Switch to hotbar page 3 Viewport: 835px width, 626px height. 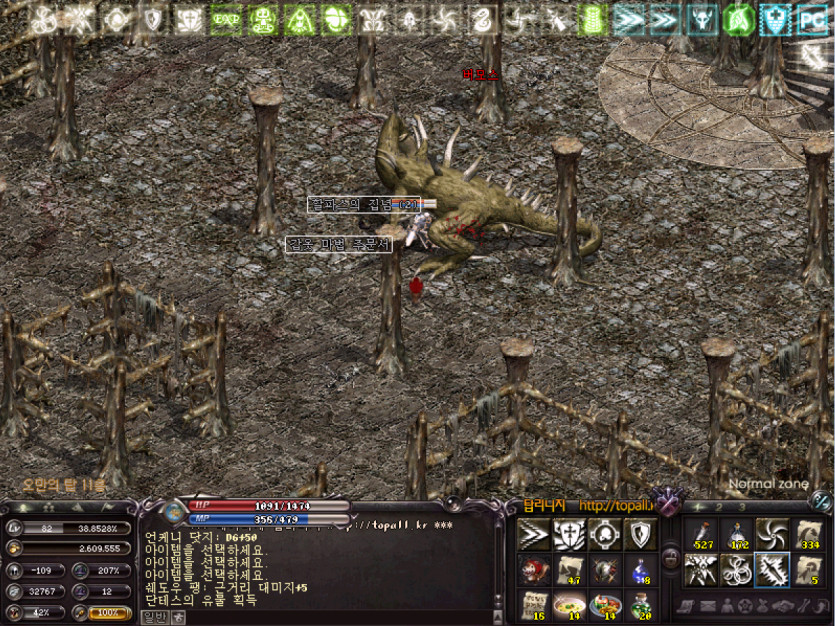(x=741, y=506)
